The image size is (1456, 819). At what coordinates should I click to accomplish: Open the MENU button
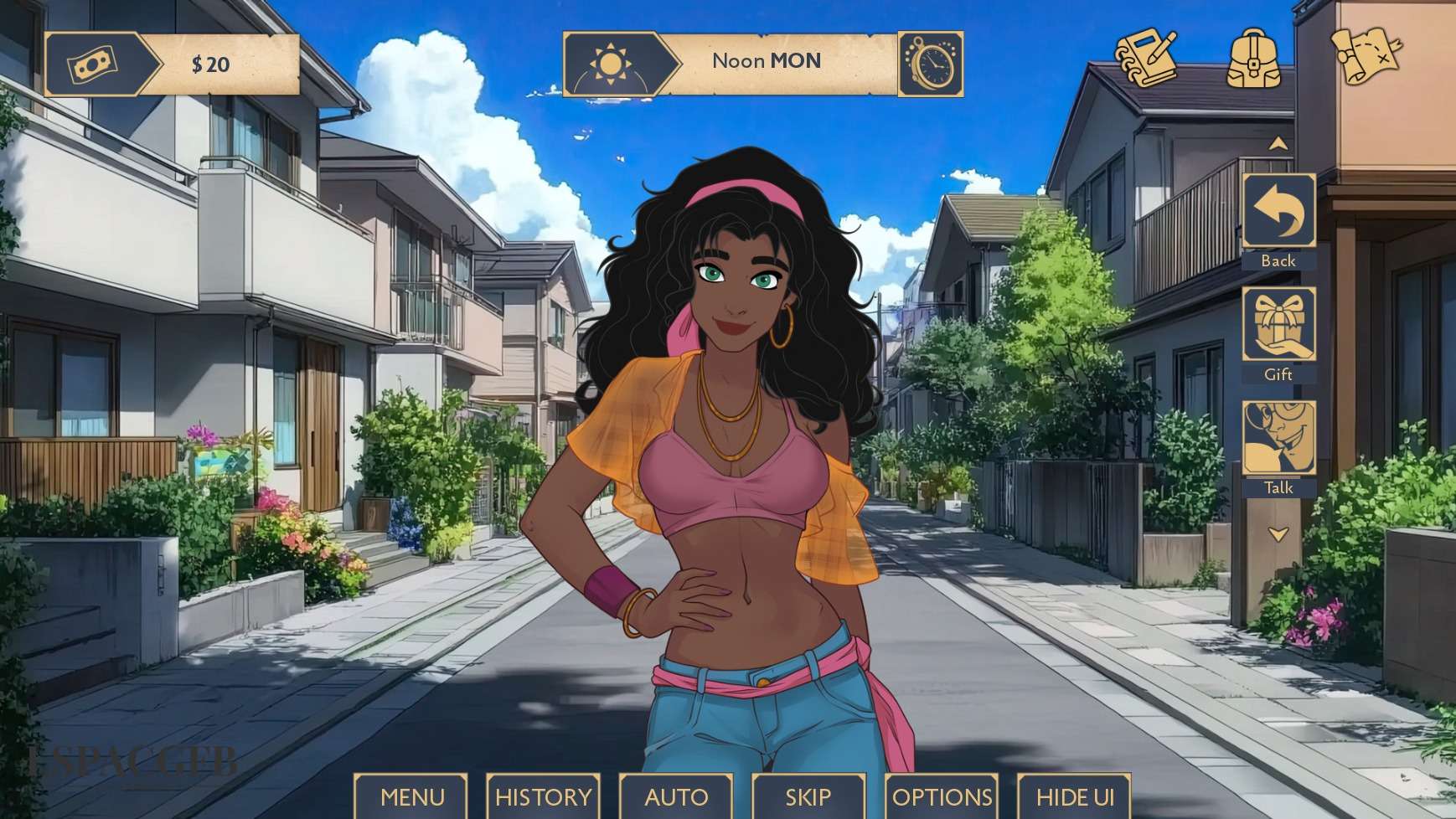(x=412, y=796)
